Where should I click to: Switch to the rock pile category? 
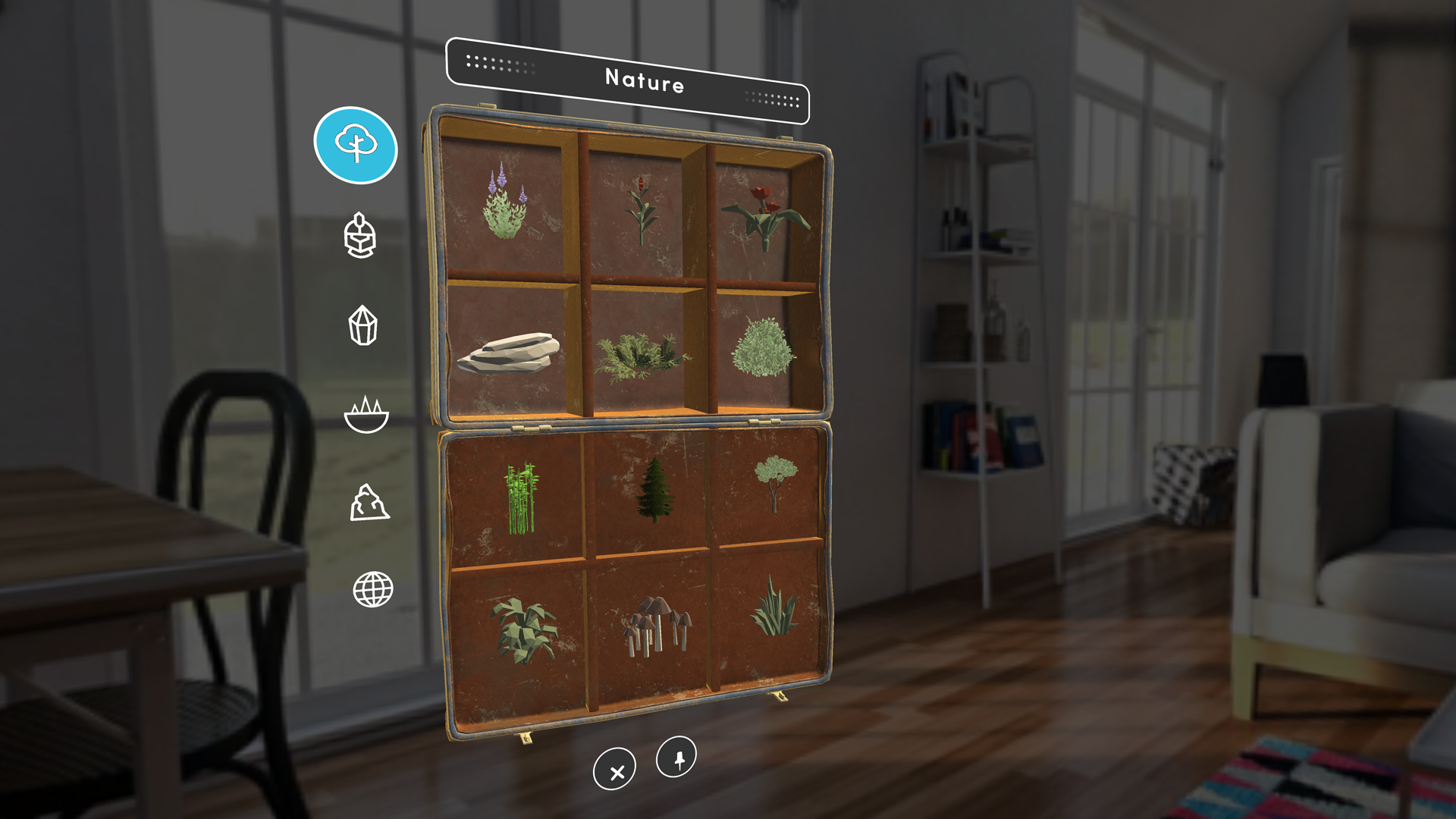point(369,503)
